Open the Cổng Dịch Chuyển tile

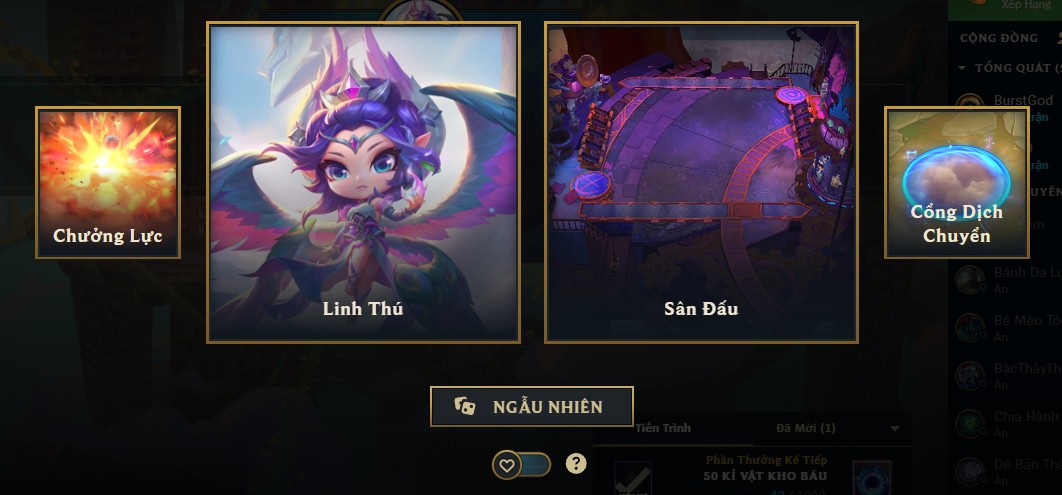click(956, 183)
